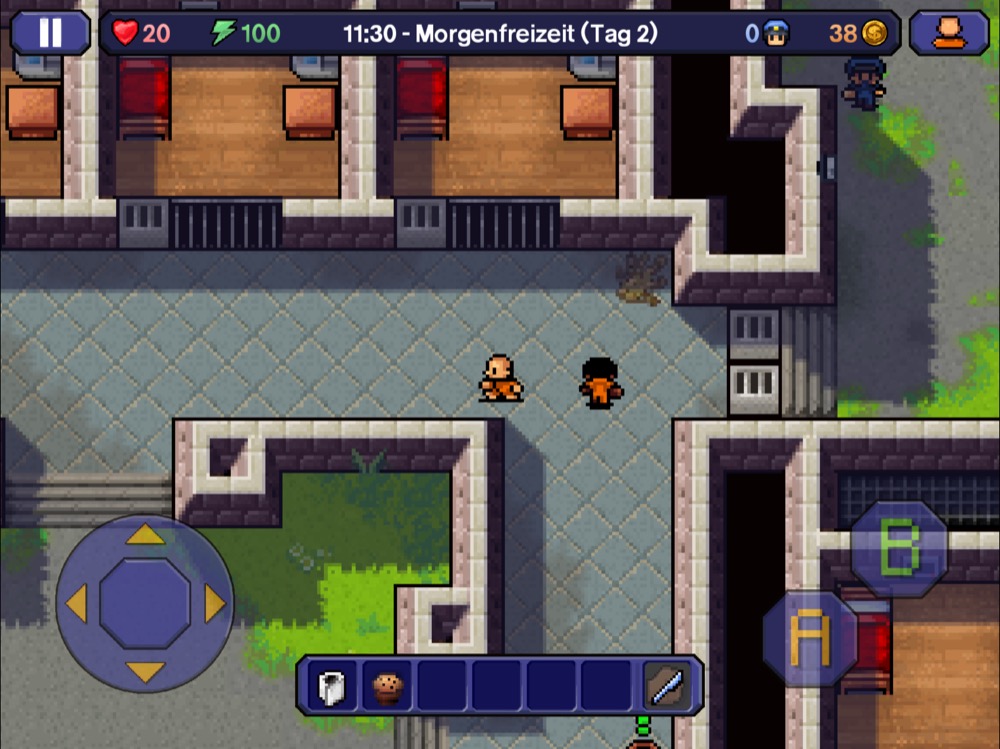Image resolution: width=1000 pixels, height=749 pixels.
Task: Tap the green B action button
Action: click(898, 549)
